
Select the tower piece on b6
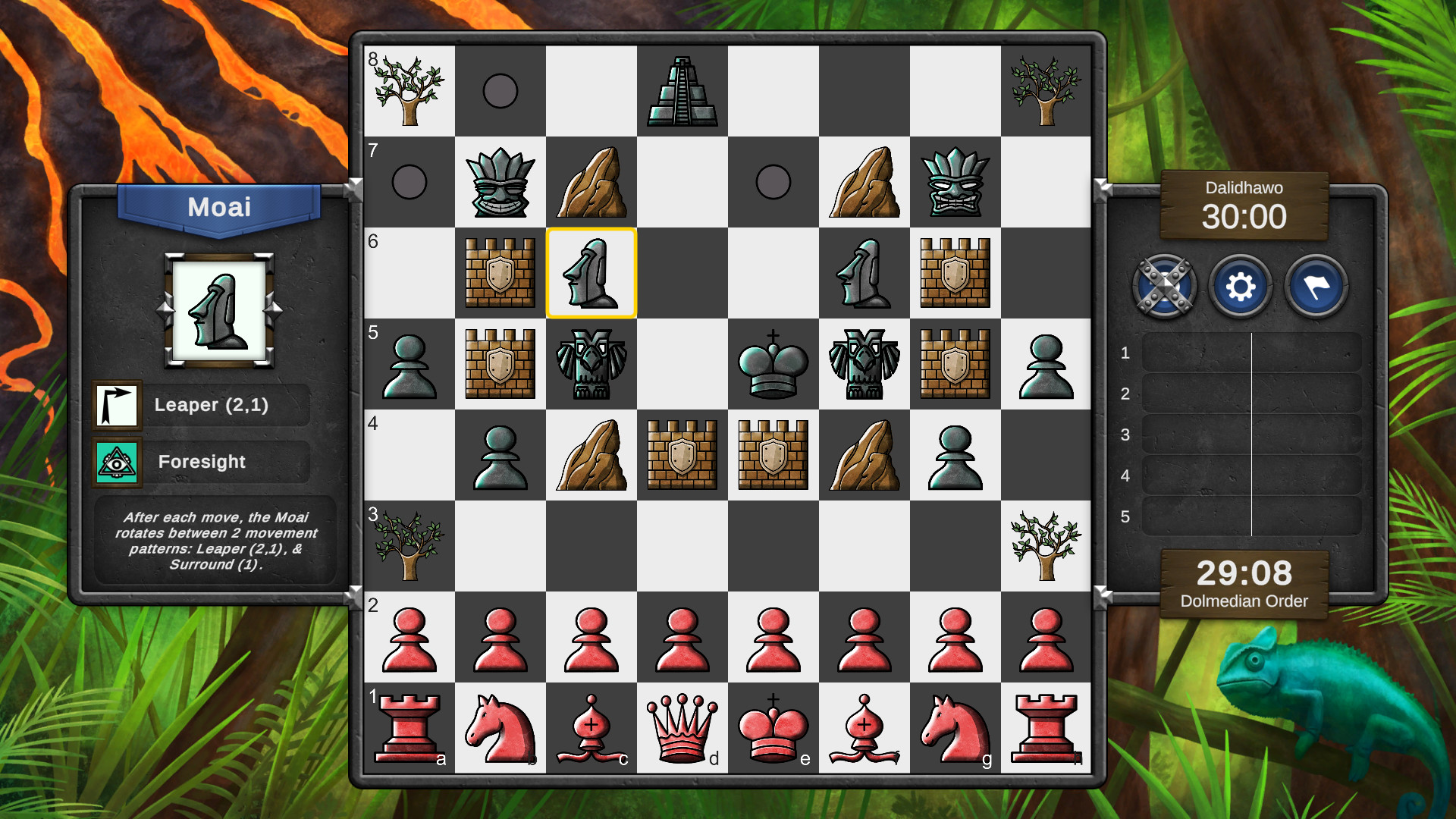click(500, 274)
